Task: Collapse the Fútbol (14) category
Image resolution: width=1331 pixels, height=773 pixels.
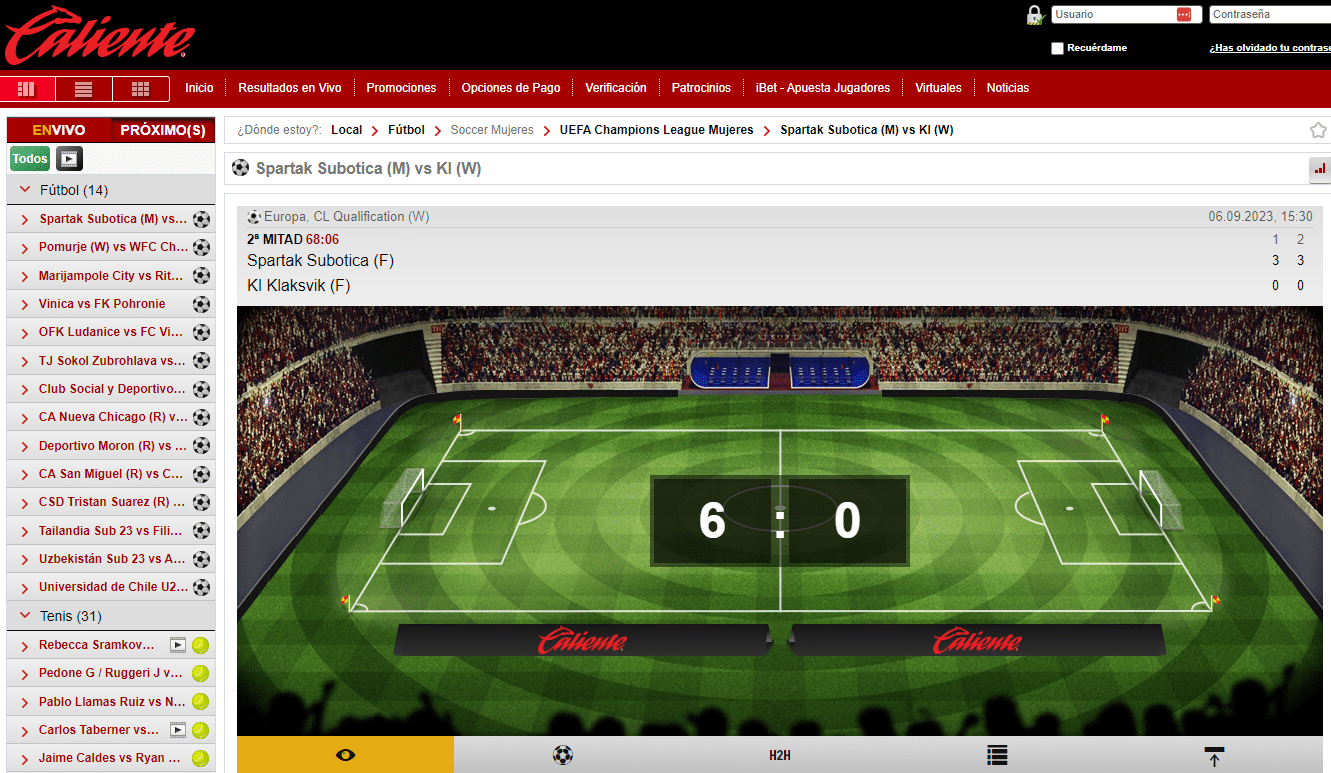Action: [x=26, y=190]
